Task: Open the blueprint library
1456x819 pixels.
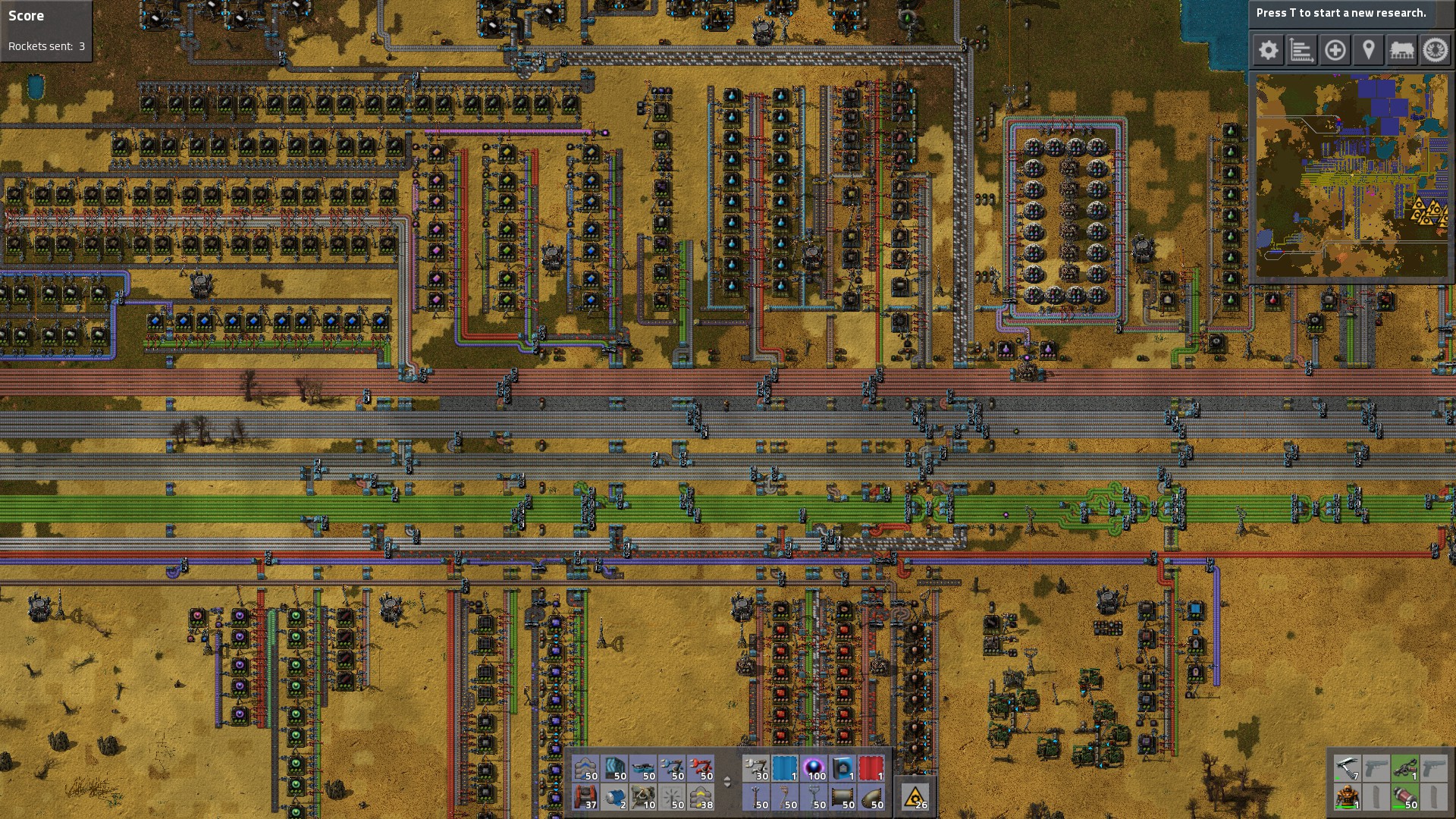Action: point(1335,50)
